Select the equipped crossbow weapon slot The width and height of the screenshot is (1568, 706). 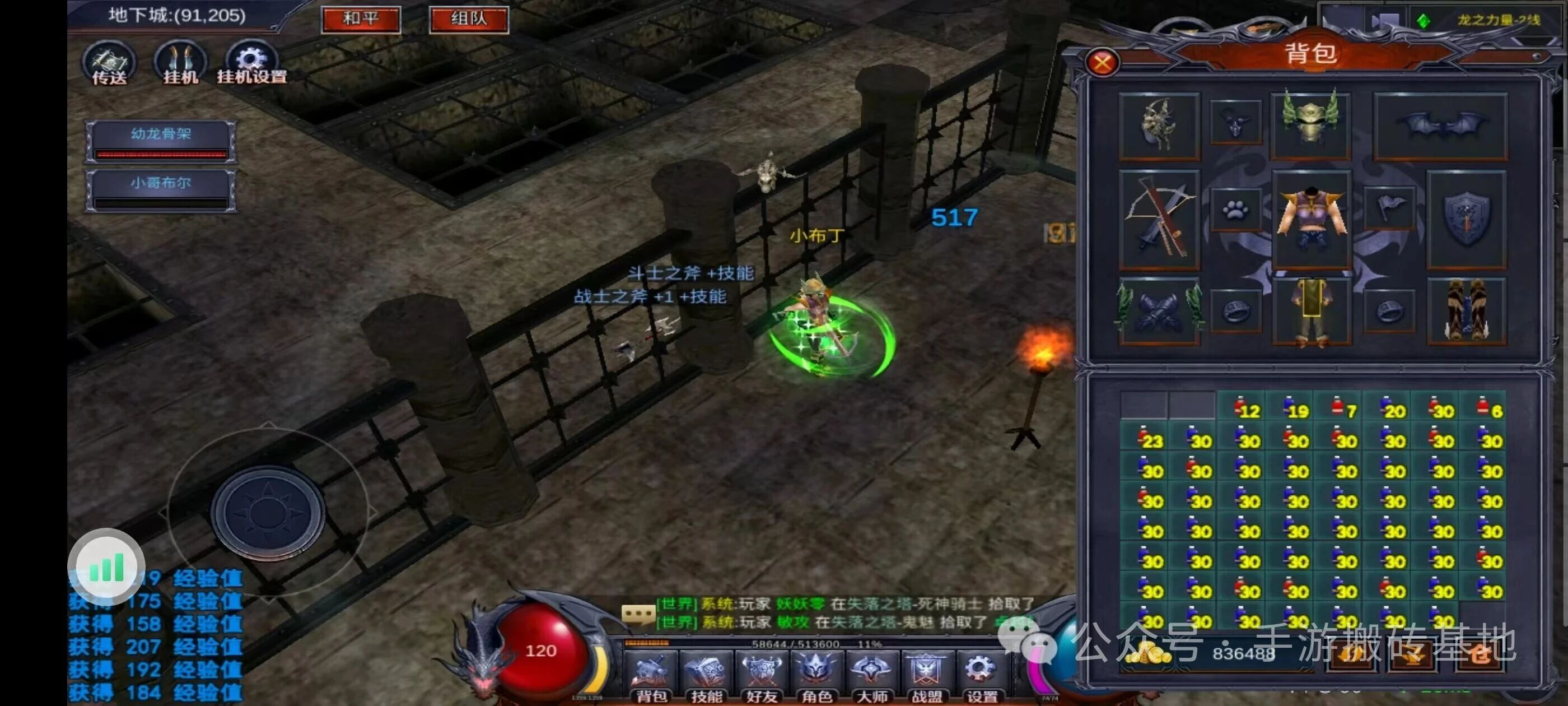click(x=1159, y=220)
